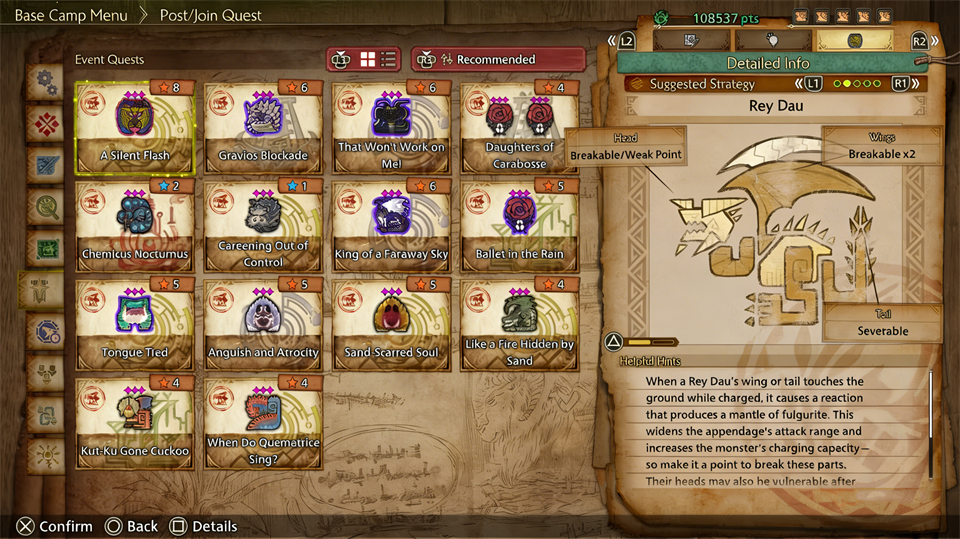Pick the Sand-Scarred Soul quest
This screenshot has height=539, width=960.
391,324
